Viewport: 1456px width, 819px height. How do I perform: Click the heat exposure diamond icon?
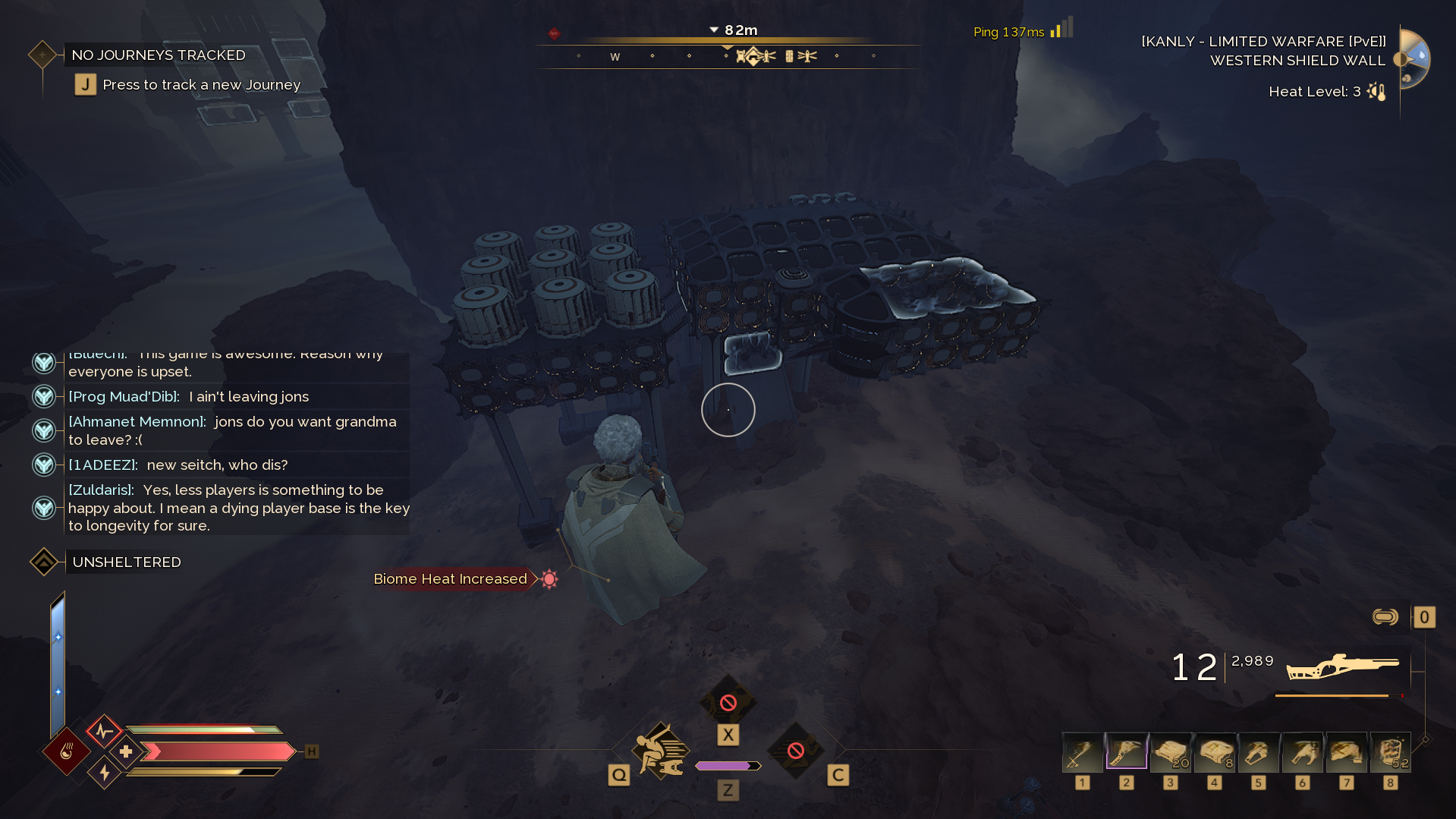click(x=67, y=751)
